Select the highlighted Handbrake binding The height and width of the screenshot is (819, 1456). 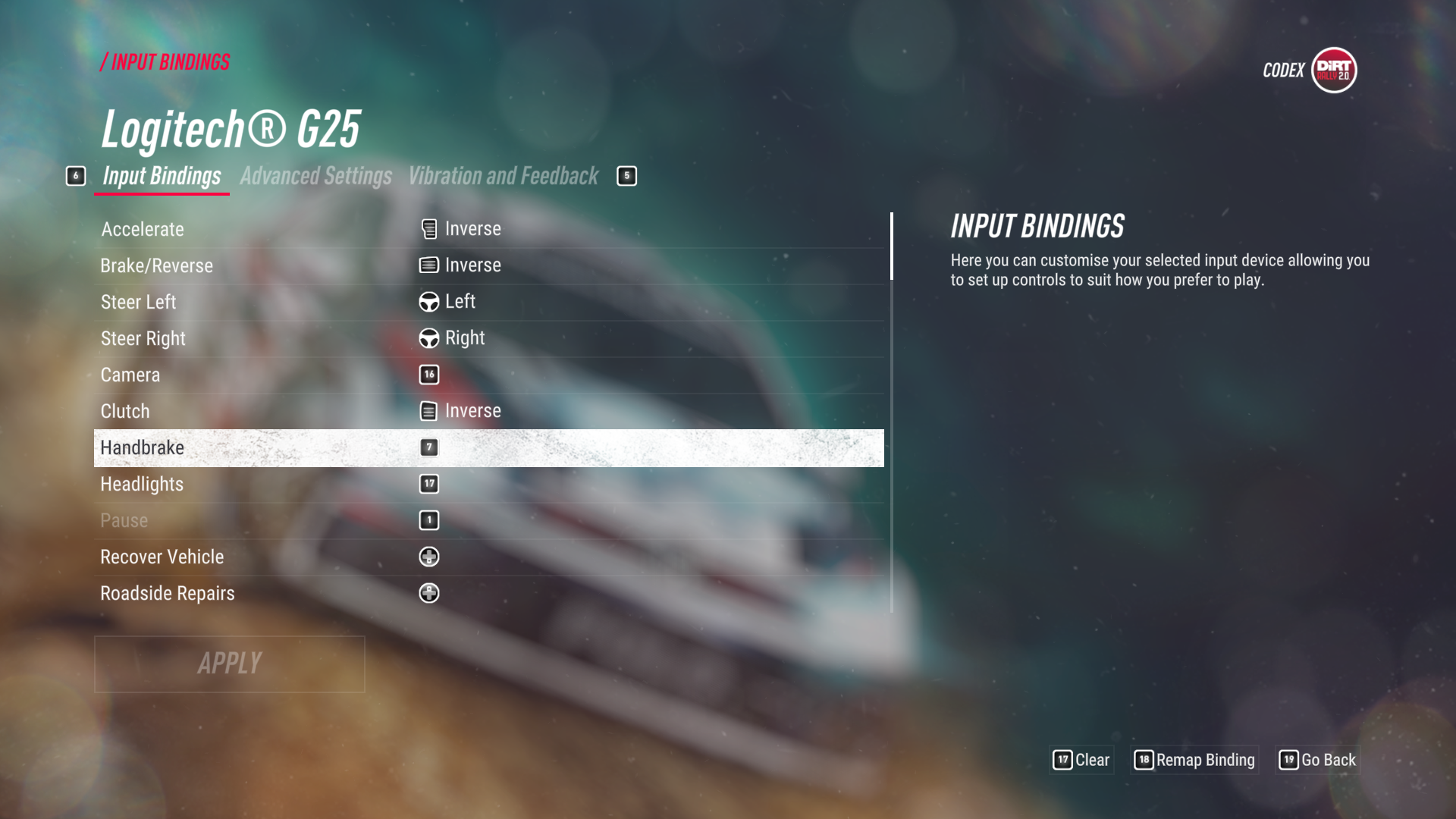click(488, 447)
